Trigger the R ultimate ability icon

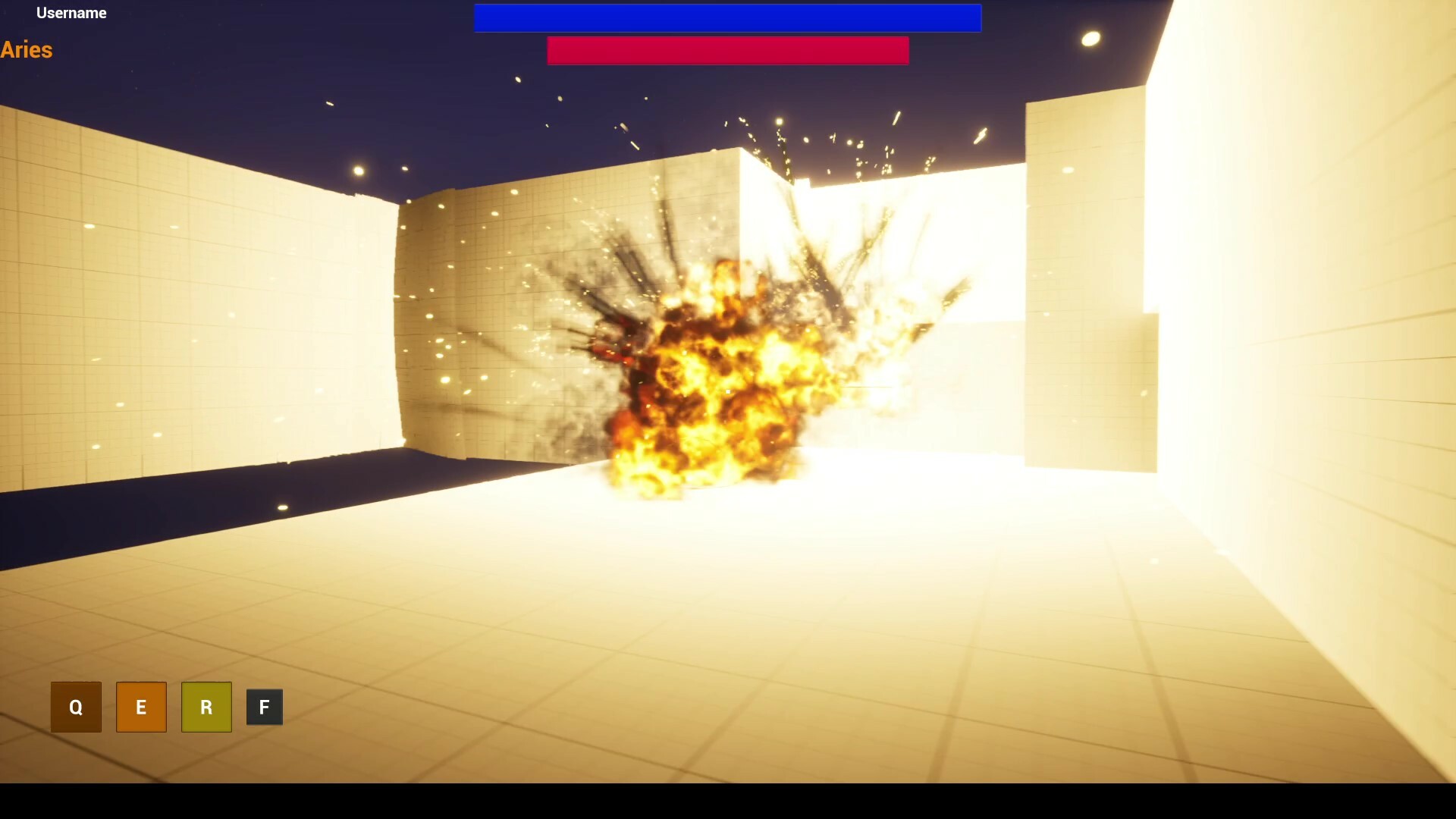click(206, 707)
